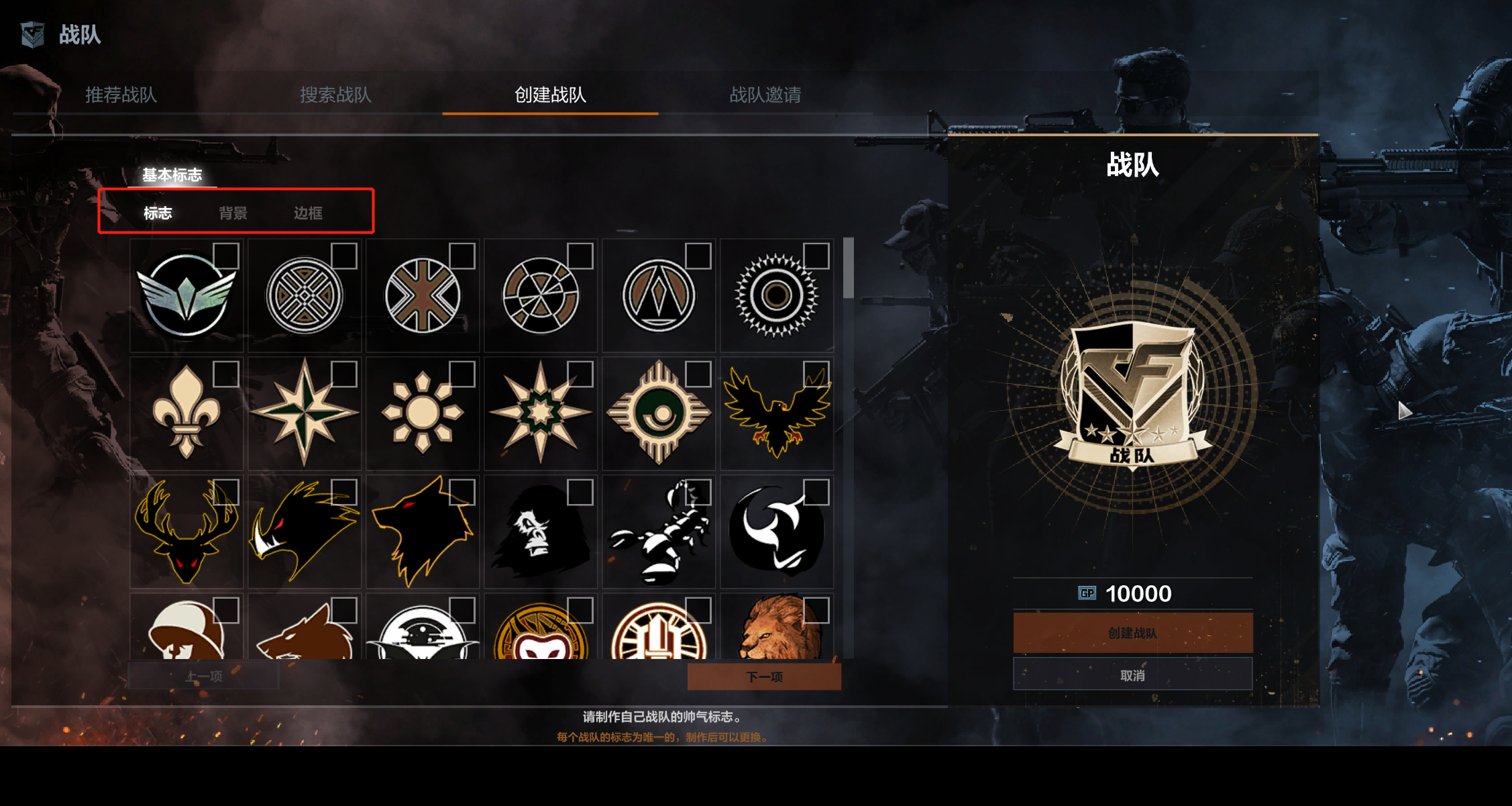This screenshot has width=1512, height=806.
Task: Choose the sun emblem
Action: (x=423, y=413)
